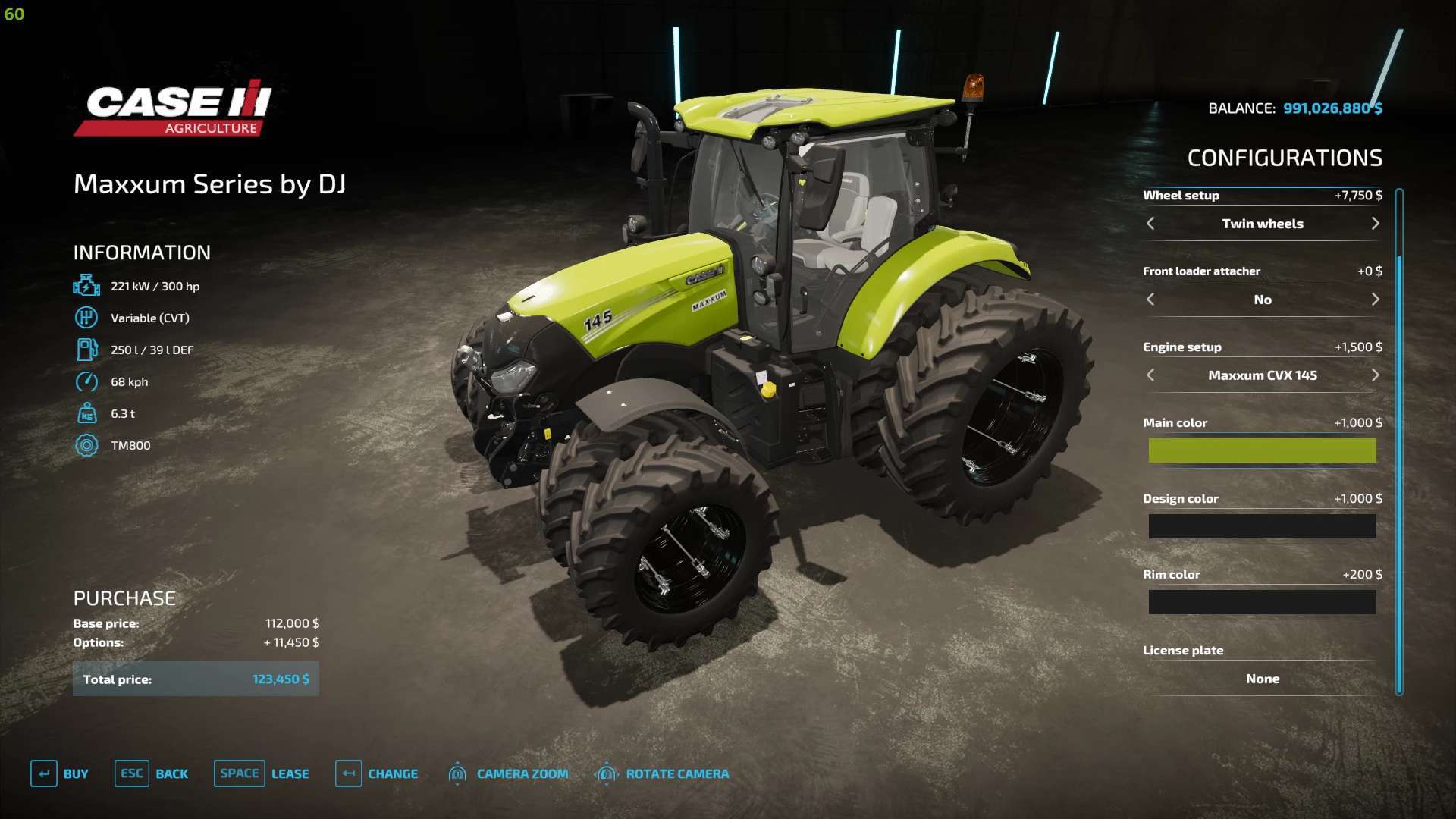Open the Main color green swatch
The image size is (1456, 819).
click(x=1262, y=450)
